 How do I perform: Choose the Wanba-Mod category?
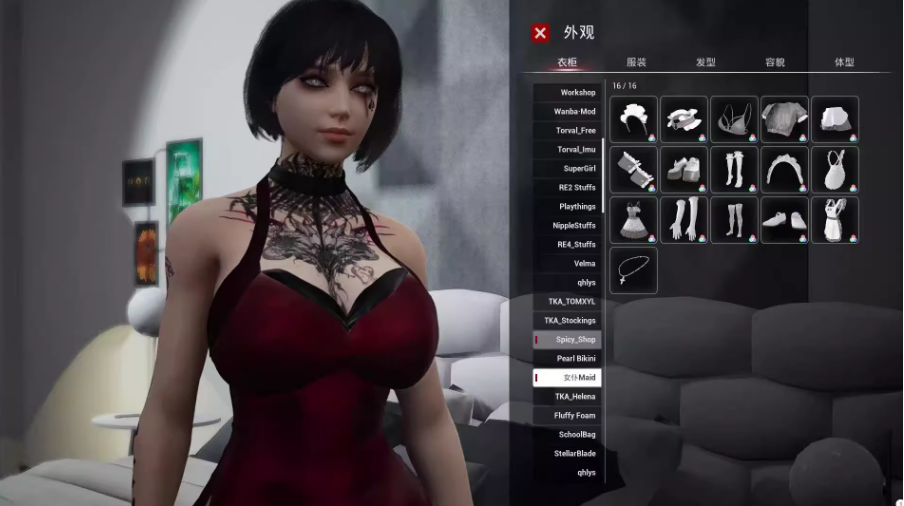pos(568,112)
